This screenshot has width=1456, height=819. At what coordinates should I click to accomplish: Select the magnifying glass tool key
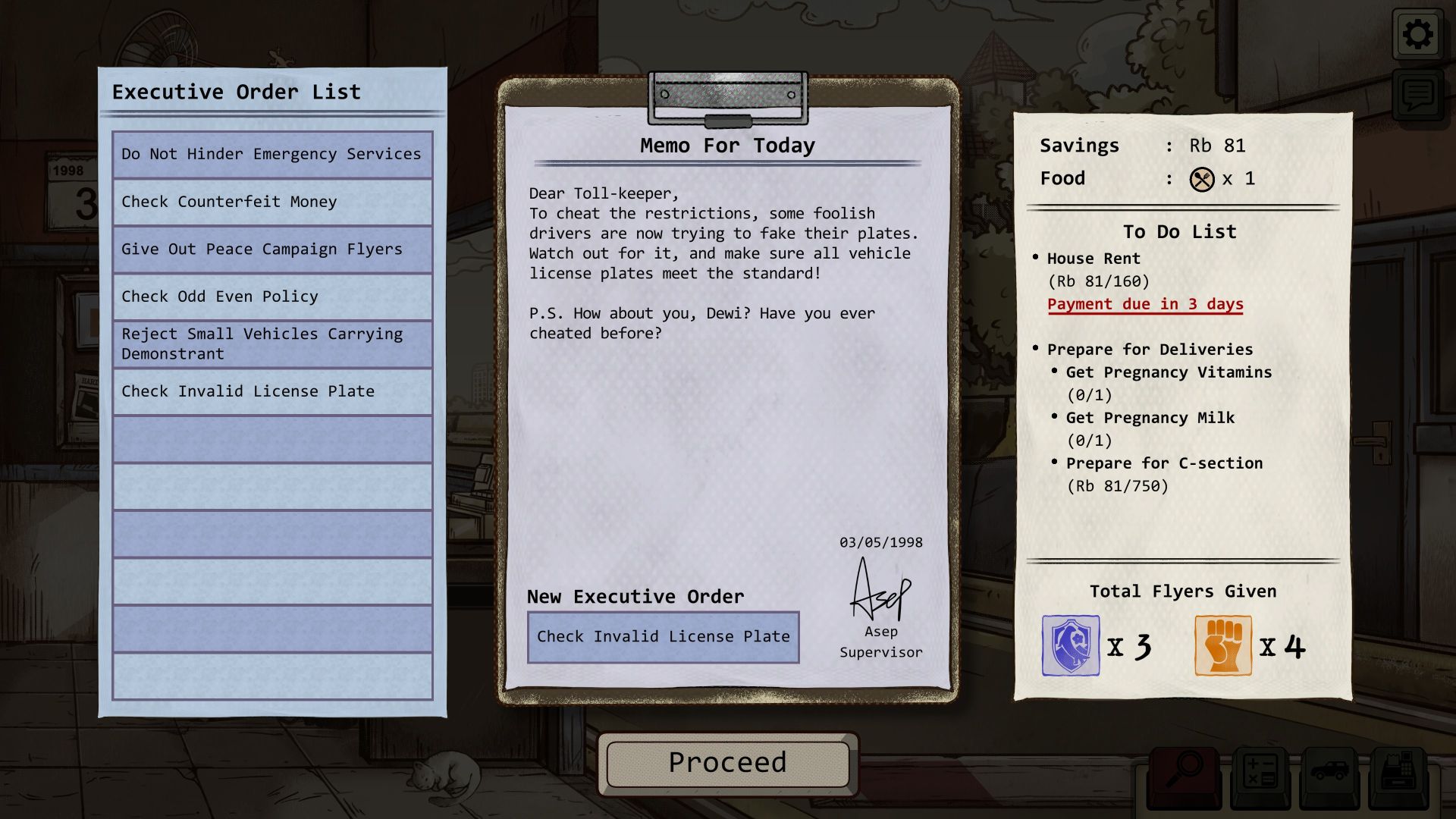[1183, 775]
